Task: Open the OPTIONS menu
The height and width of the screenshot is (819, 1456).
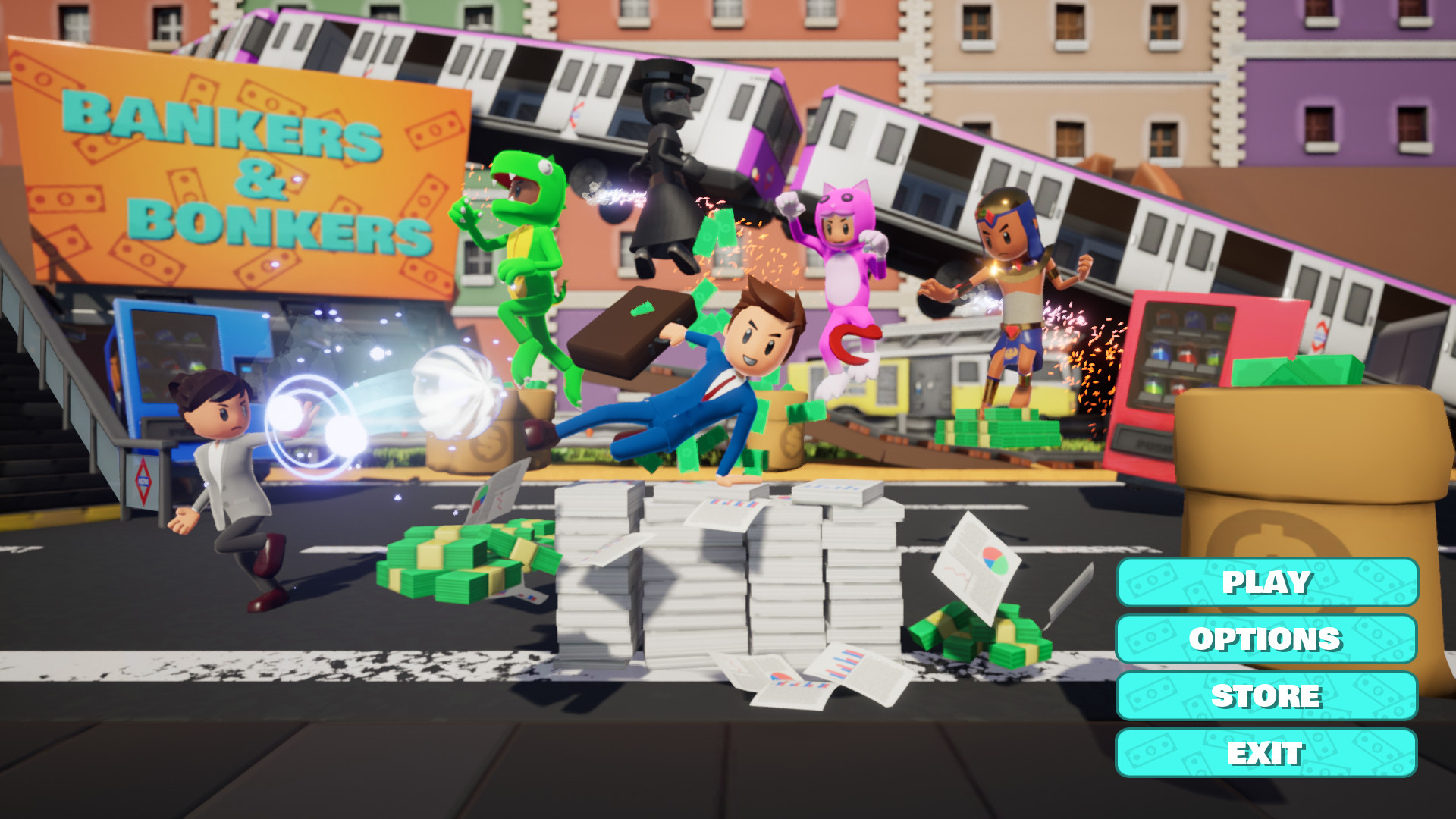Action: tap(1266, 640)
